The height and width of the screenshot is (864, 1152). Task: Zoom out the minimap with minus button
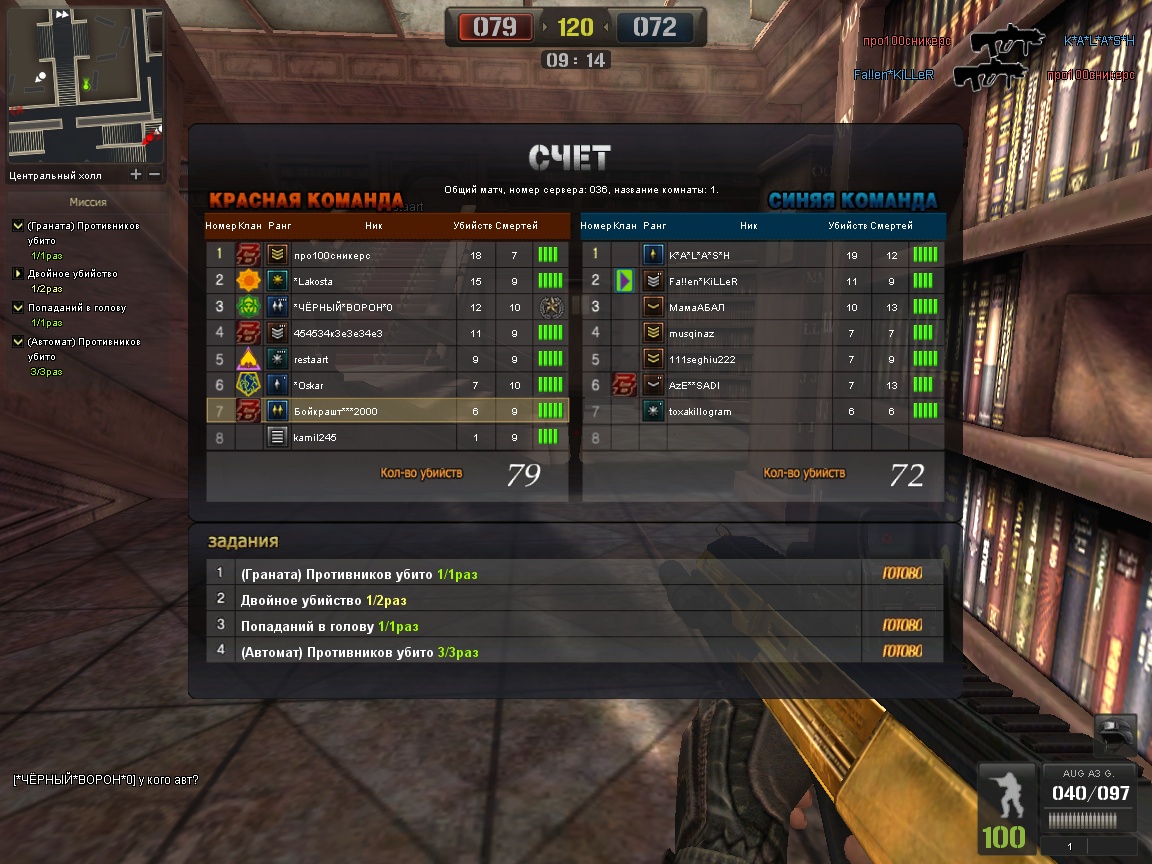[154, 175]
